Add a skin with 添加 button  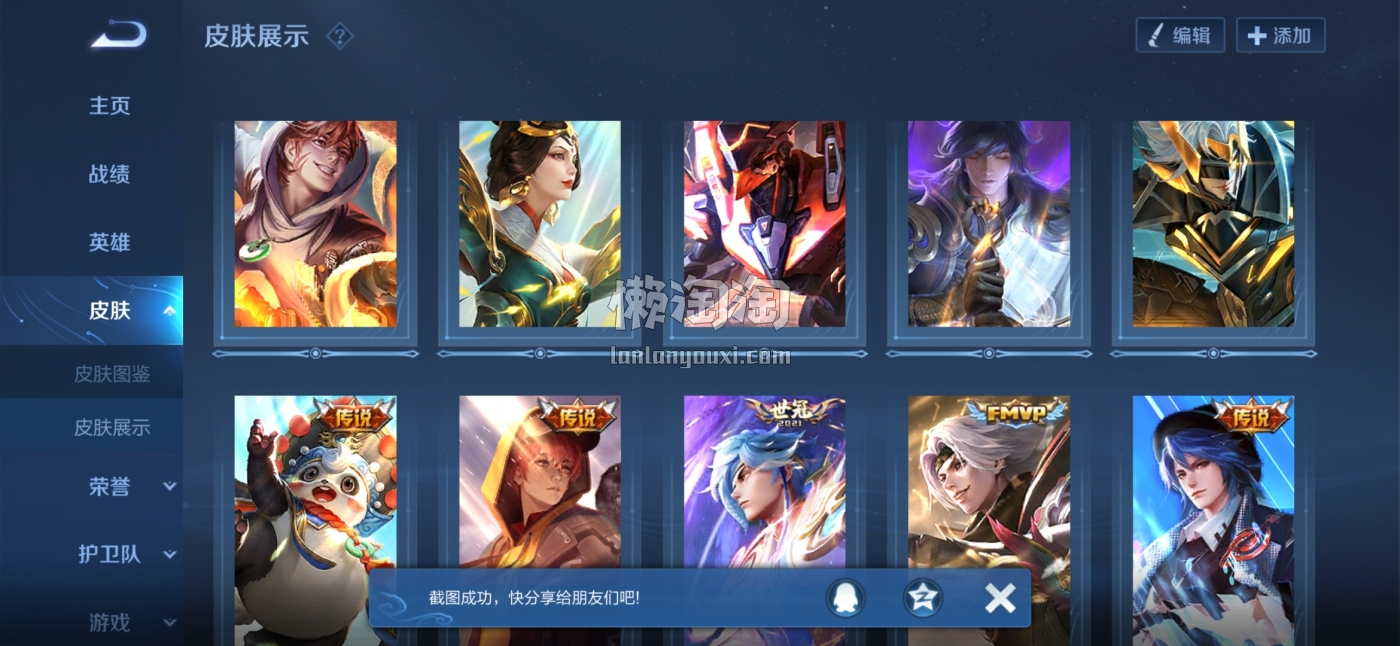coord(1280,36)
